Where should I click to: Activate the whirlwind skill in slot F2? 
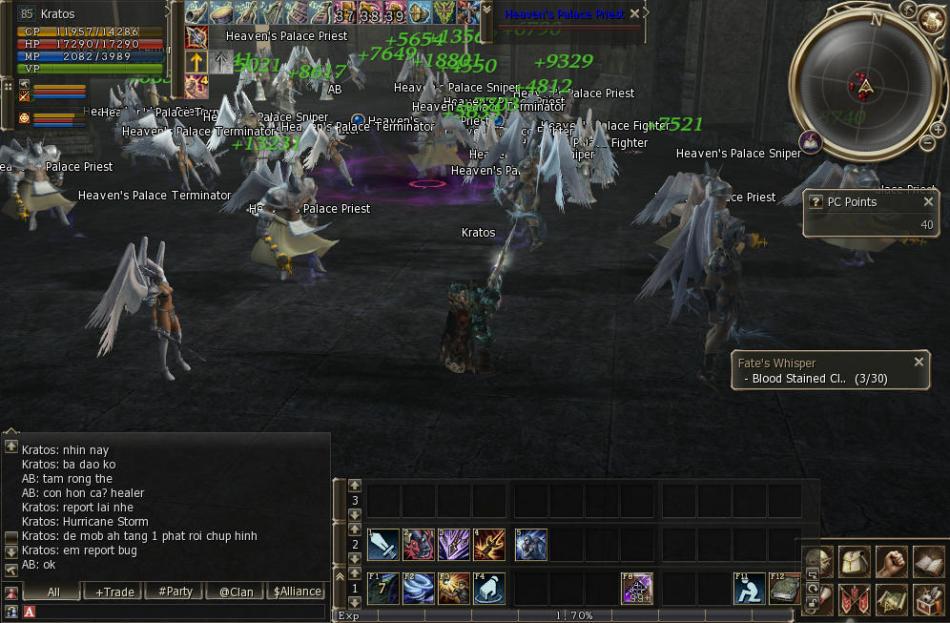(x=419, y=588)
